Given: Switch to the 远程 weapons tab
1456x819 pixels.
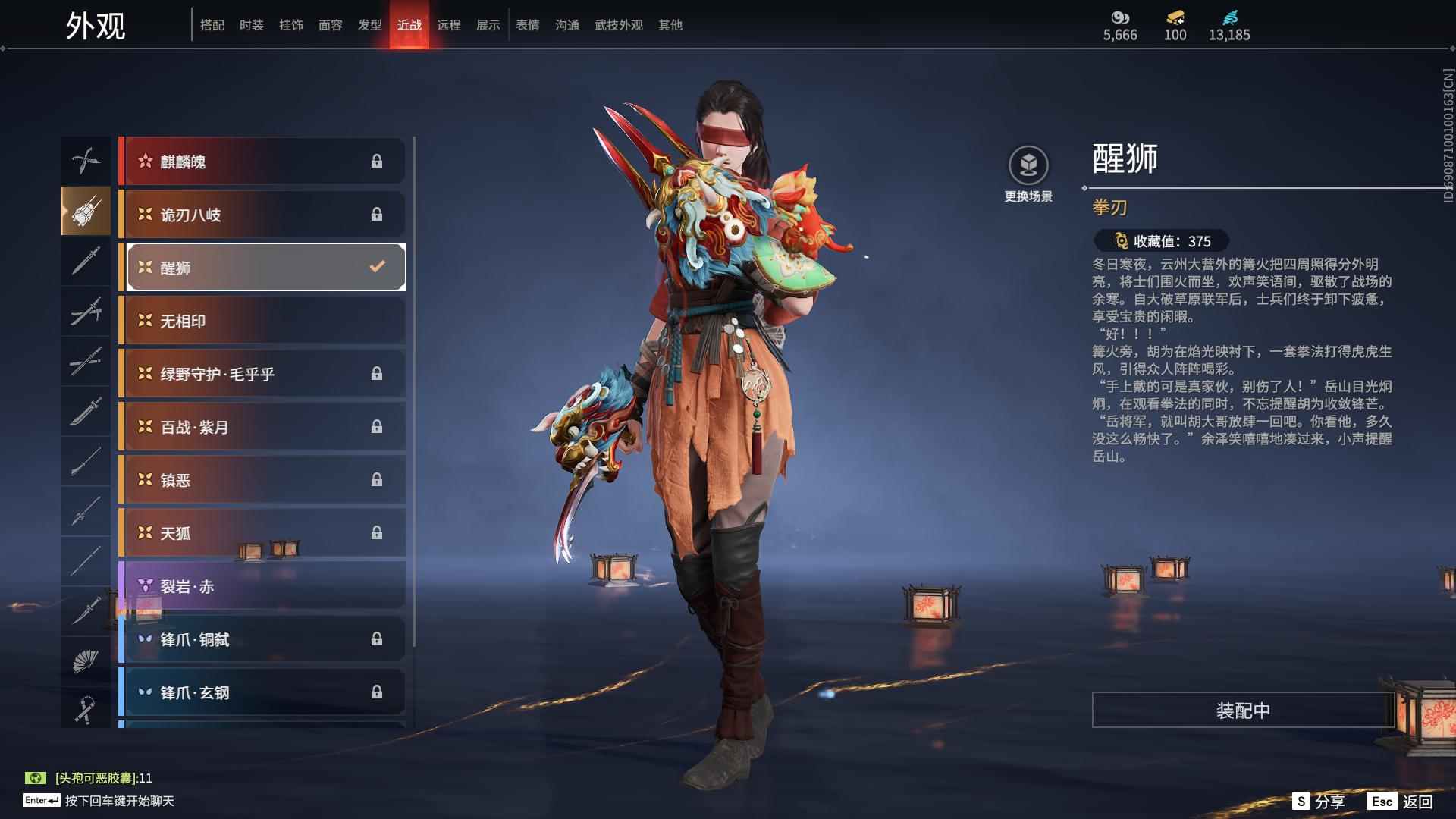Looking at the screenshot, I should click(x=449, y=25).
